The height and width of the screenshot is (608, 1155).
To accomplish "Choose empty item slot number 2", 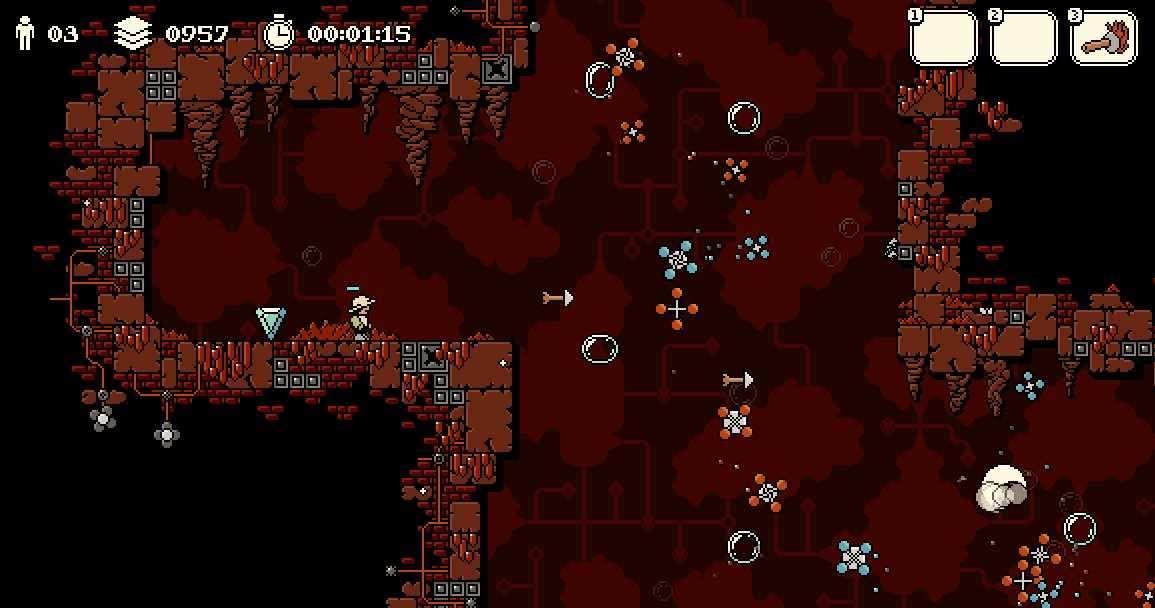I will tap(1024, 39).
